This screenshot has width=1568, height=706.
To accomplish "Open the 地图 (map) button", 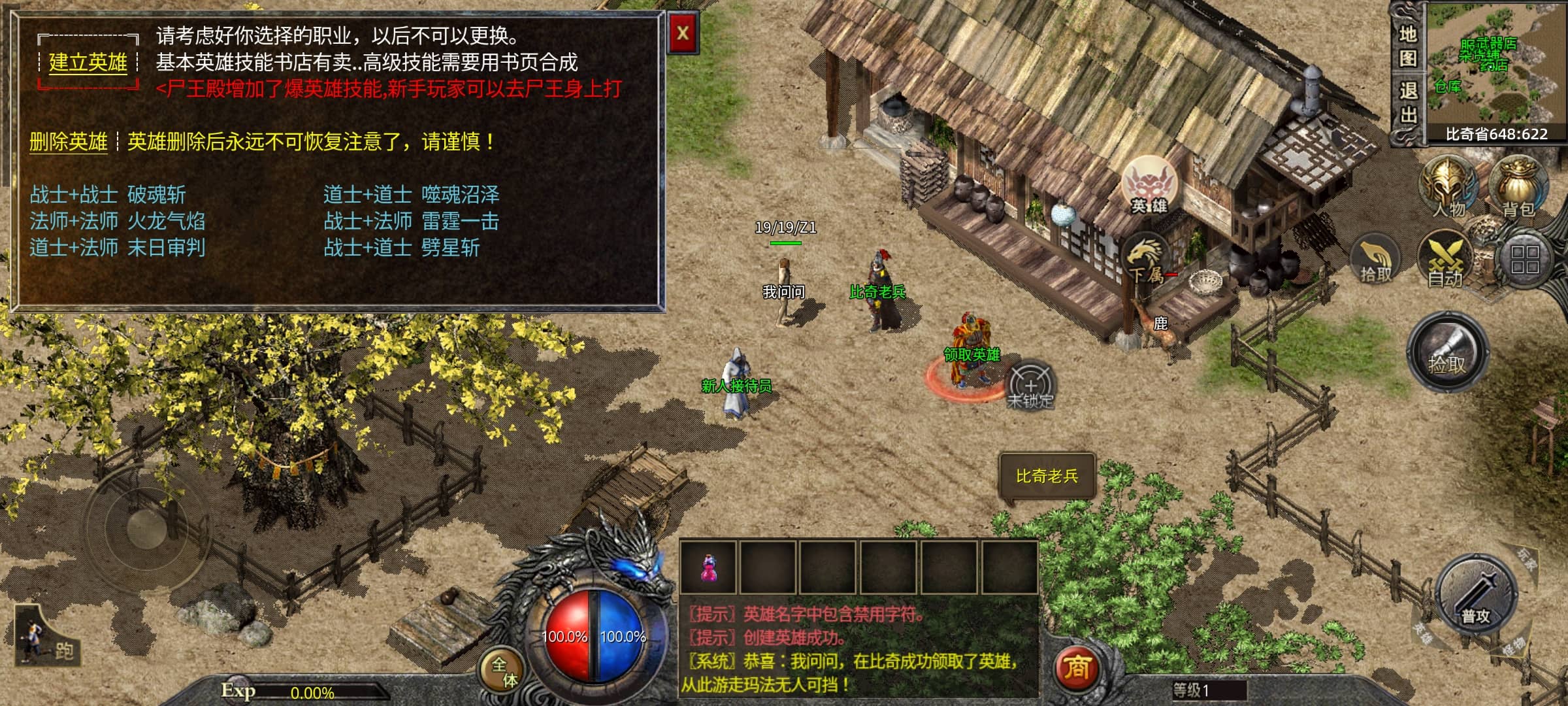I will click(x=1407, y=46).
